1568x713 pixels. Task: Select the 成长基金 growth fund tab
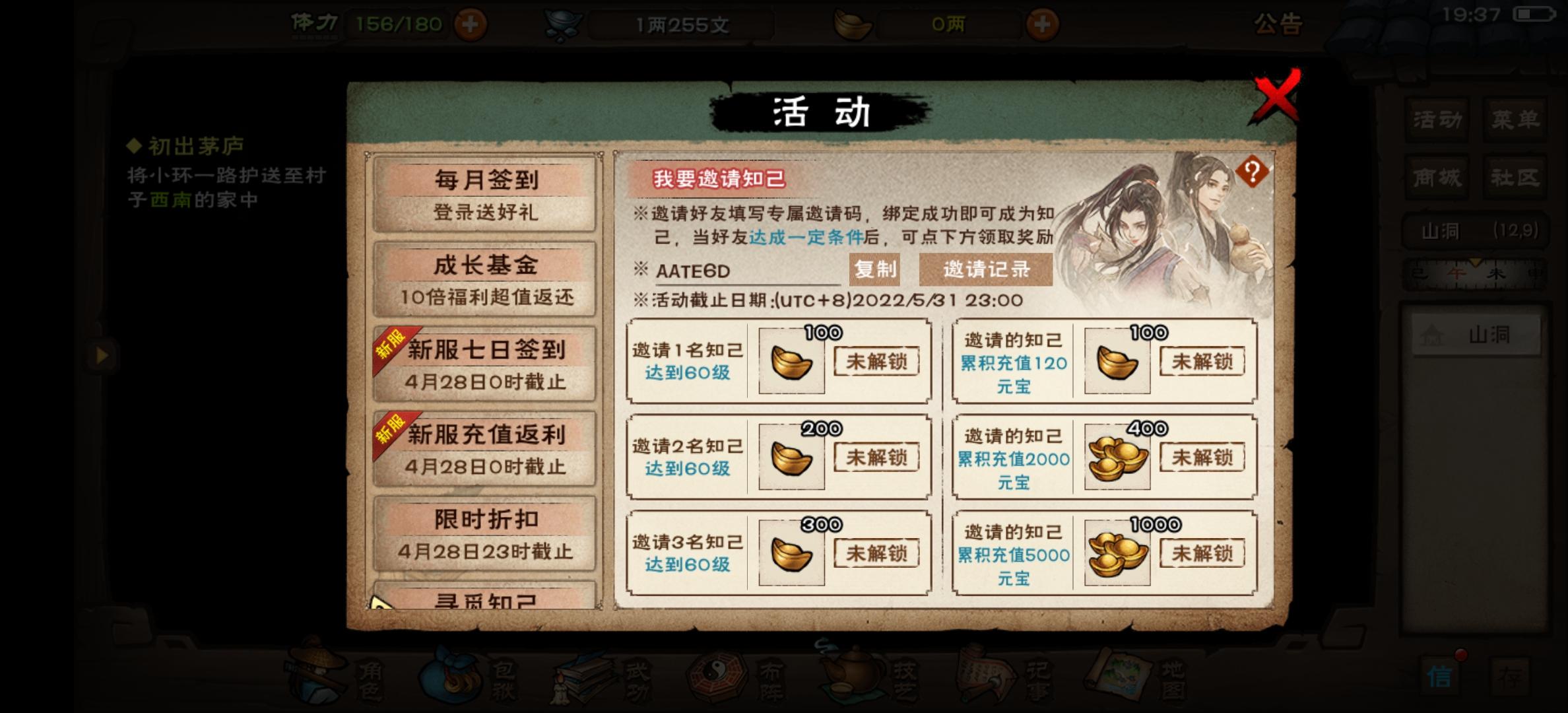click(x=485, y=279)
